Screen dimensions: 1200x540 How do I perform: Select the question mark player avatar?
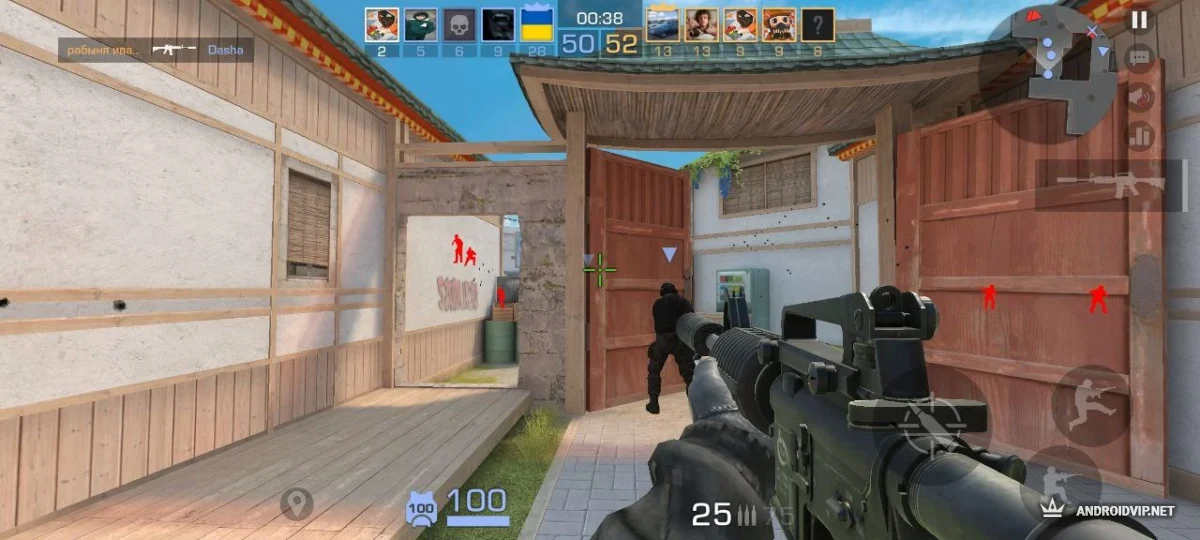pos(817,25)
